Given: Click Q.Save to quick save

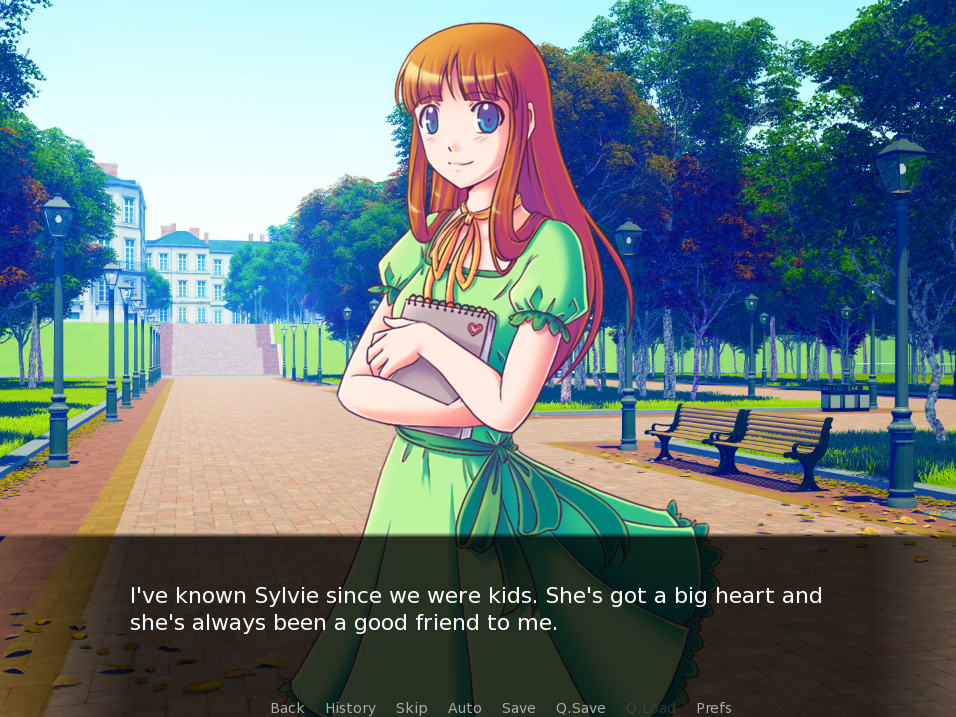Looking at the screenshot, I should click(x=580, y=708).
